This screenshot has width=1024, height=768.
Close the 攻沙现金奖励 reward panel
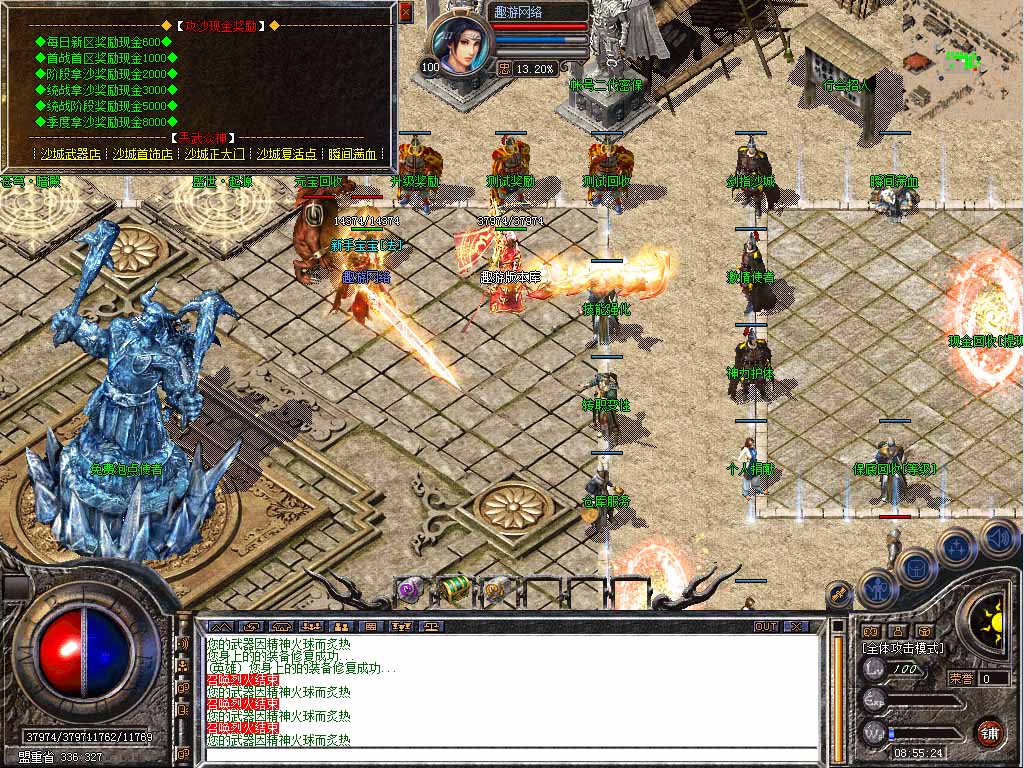point(405,12)
